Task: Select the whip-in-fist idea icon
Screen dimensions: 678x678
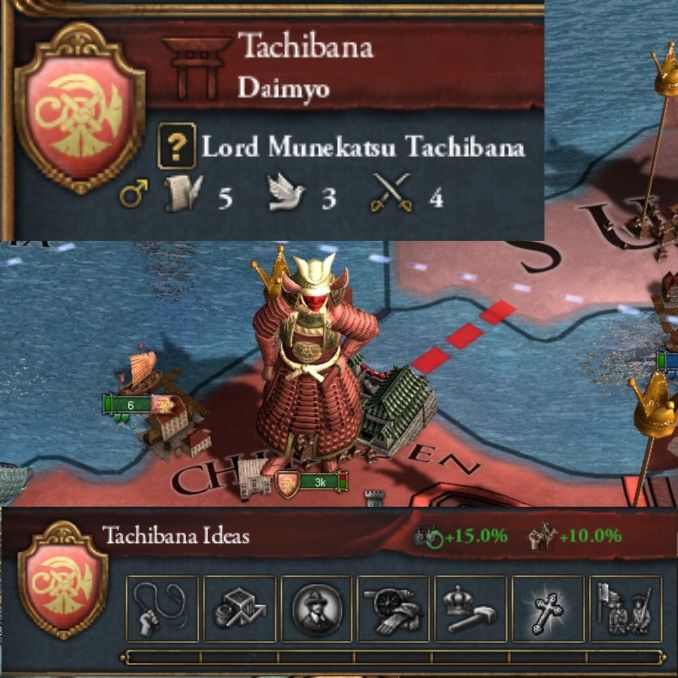Action: tap(162, 609)
